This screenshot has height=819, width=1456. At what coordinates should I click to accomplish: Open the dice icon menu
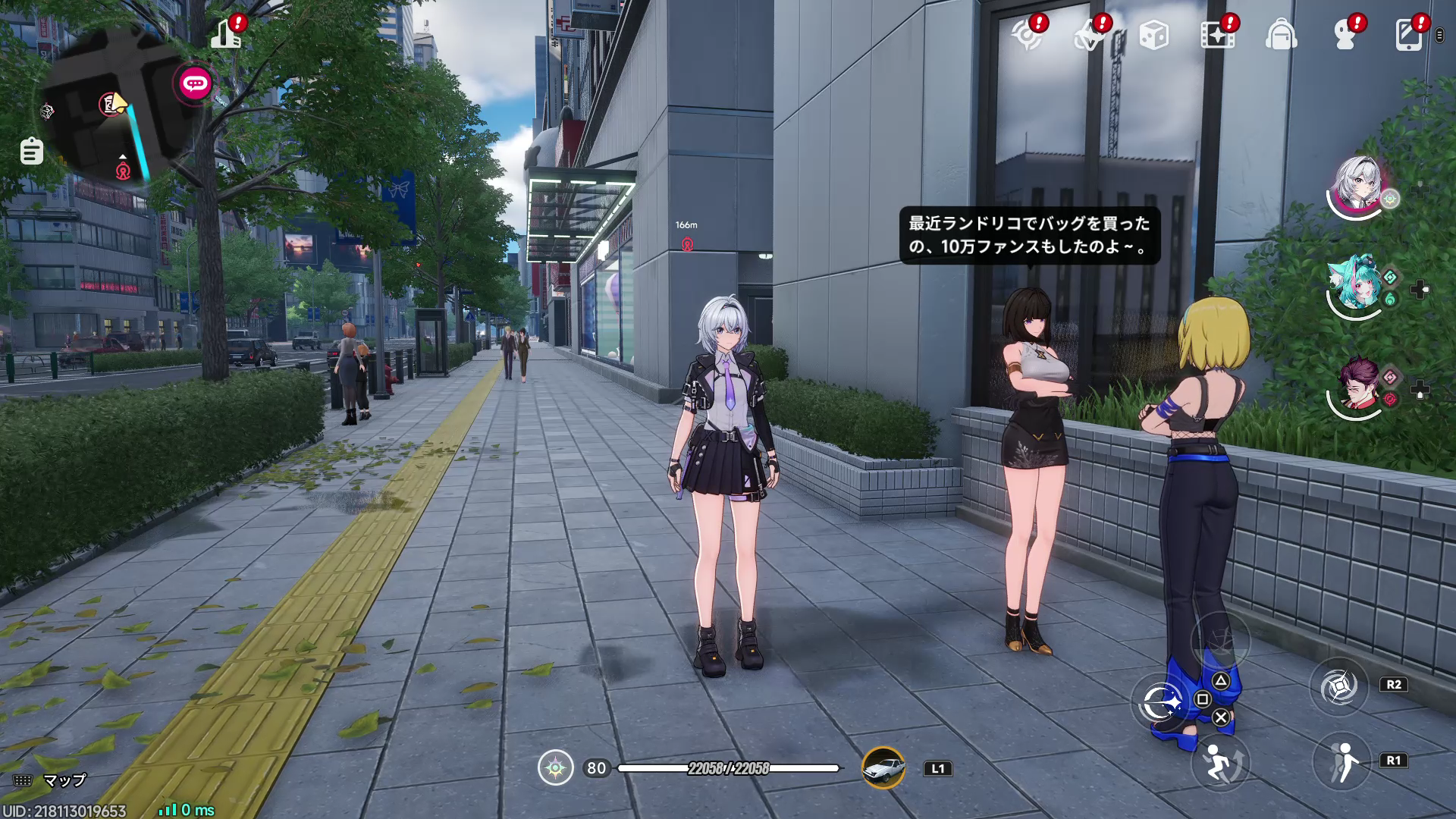click(1153, 36)
